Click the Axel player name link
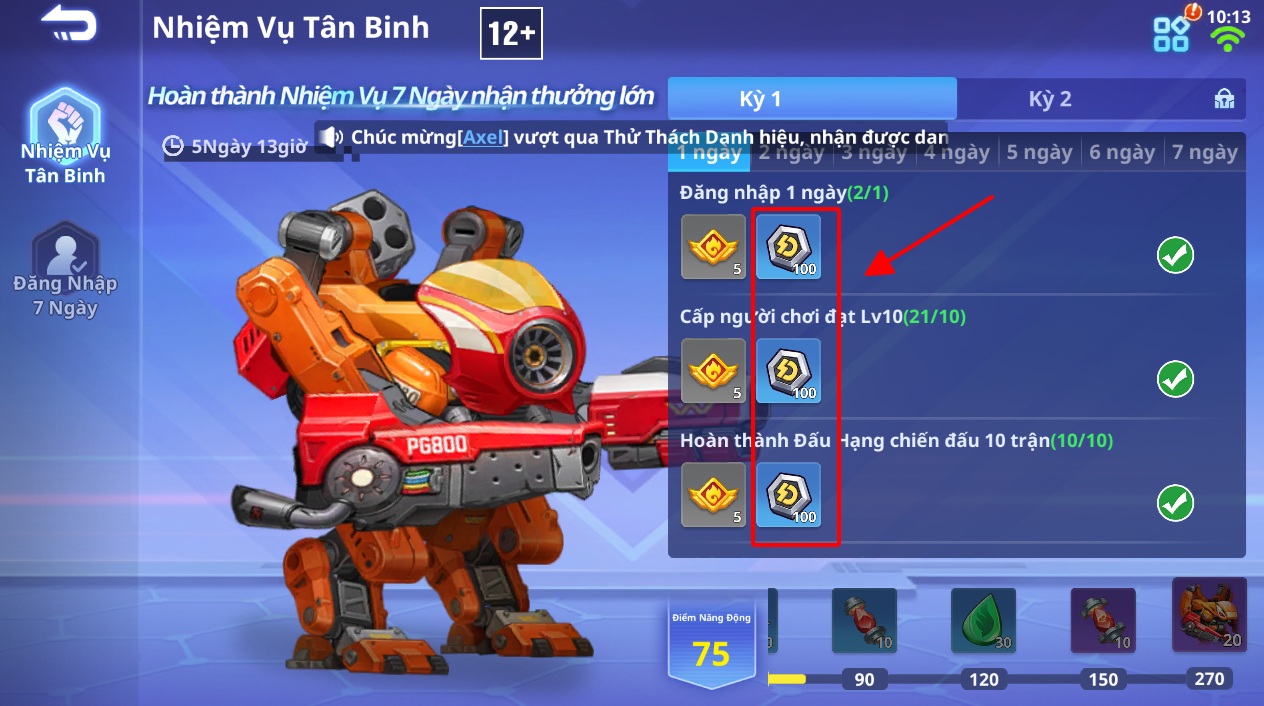The height and width of the screenshot is (706, 1264). coord(484,137)
